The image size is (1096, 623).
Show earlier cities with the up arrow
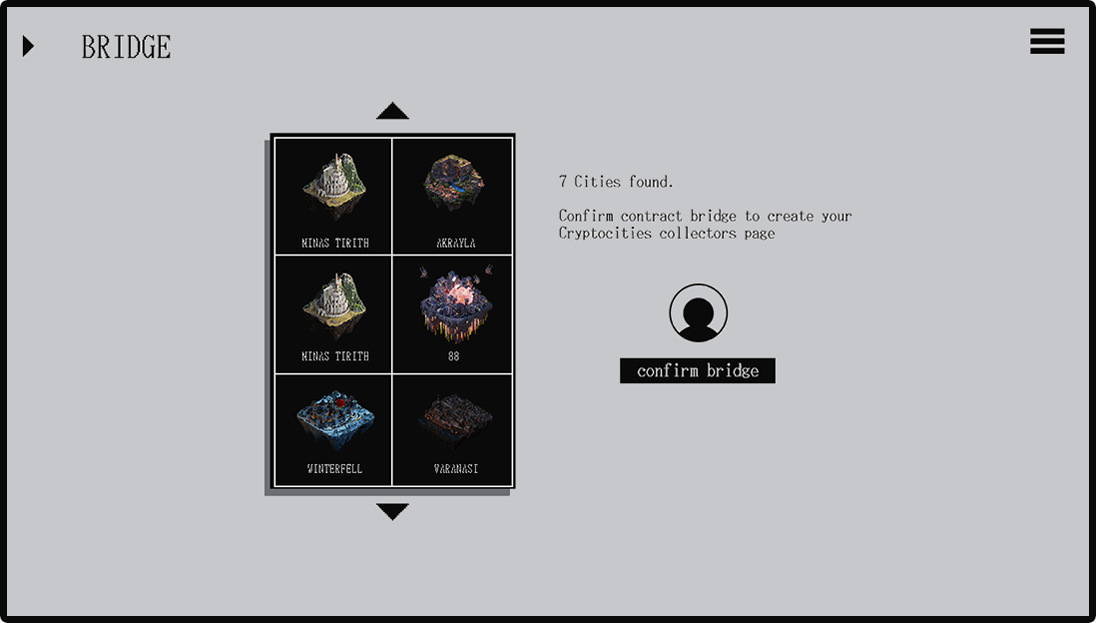pos(392,111)
